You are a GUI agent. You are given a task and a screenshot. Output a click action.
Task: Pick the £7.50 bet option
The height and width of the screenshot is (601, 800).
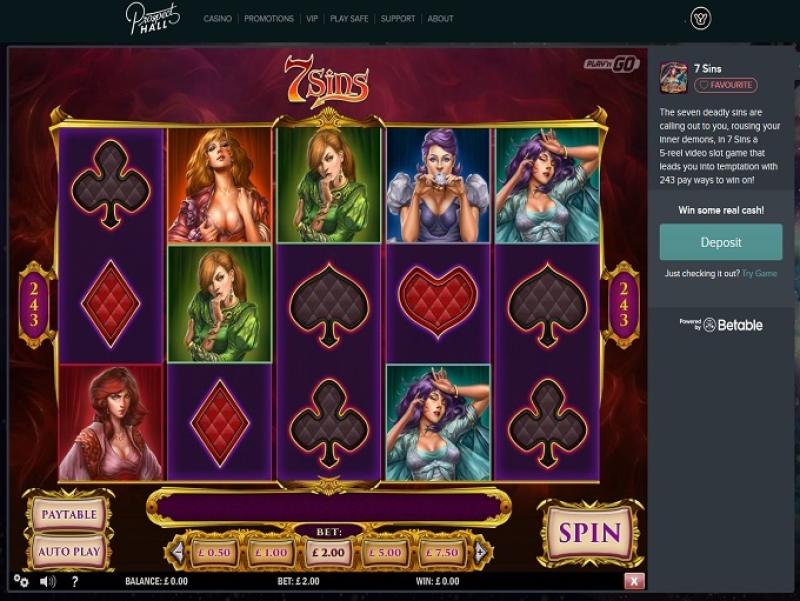440,552
